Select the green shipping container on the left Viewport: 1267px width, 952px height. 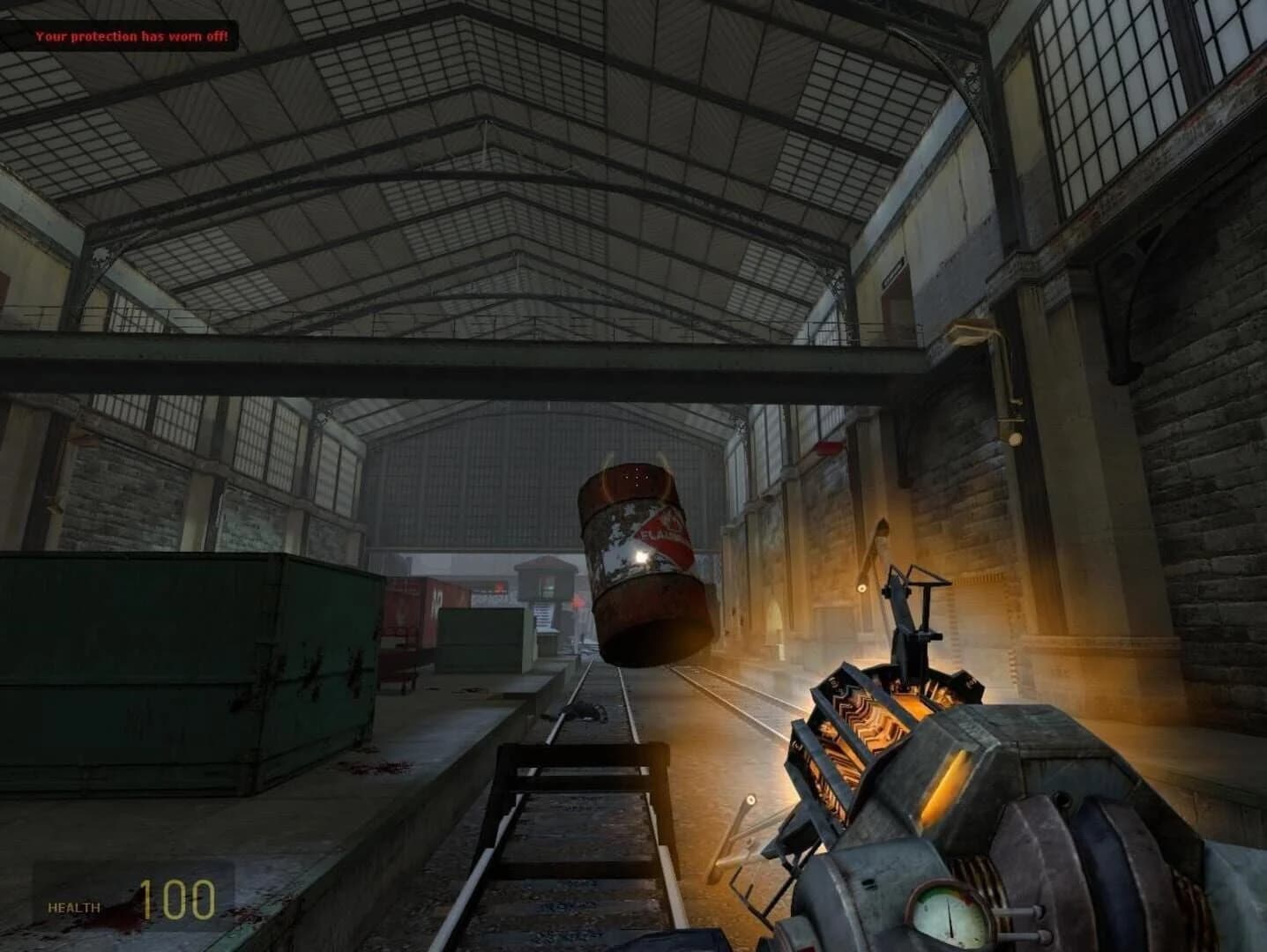point(159,670)
